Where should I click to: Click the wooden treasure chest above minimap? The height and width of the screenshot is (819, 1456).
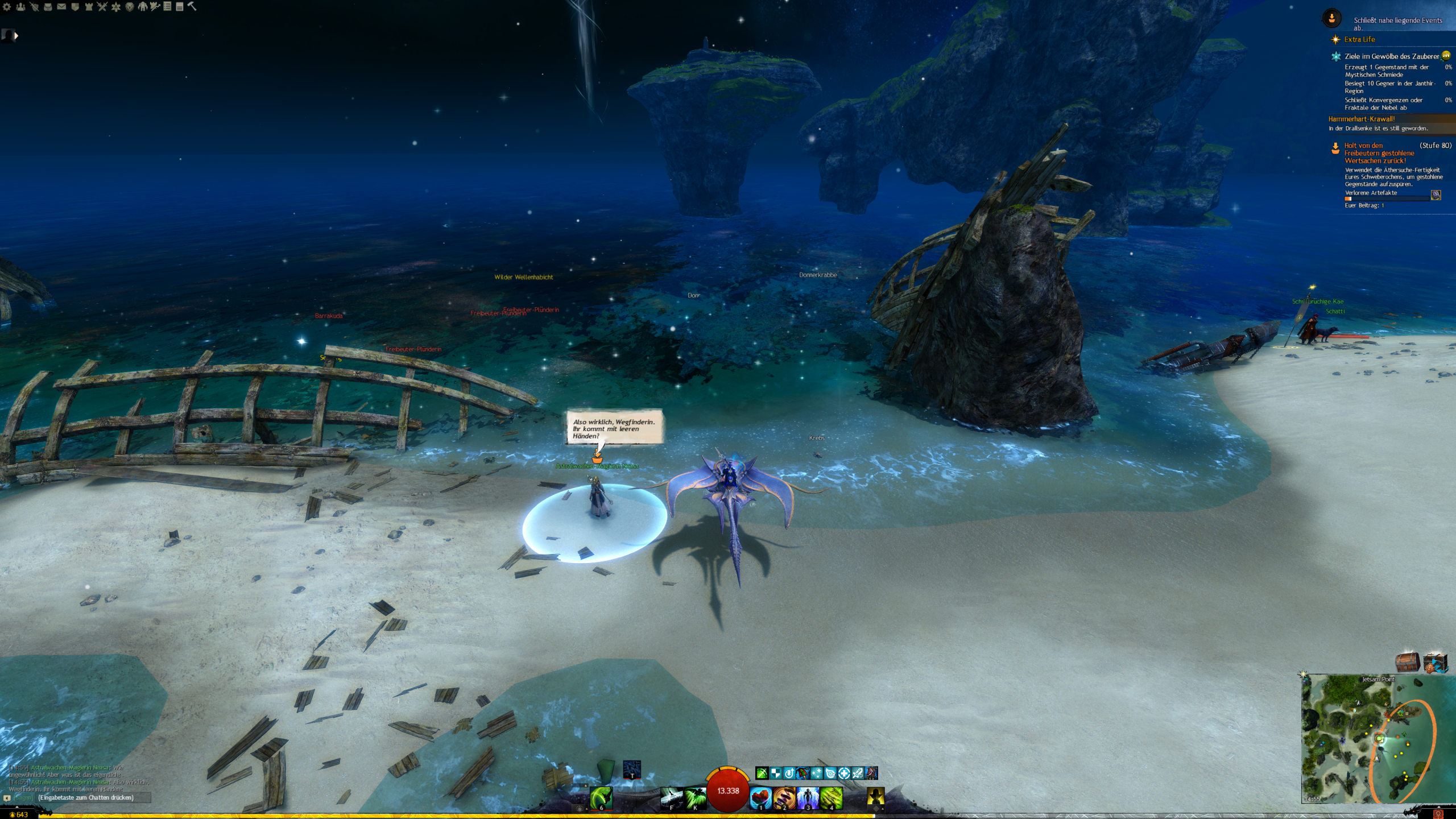click(x=1407, y=663)
